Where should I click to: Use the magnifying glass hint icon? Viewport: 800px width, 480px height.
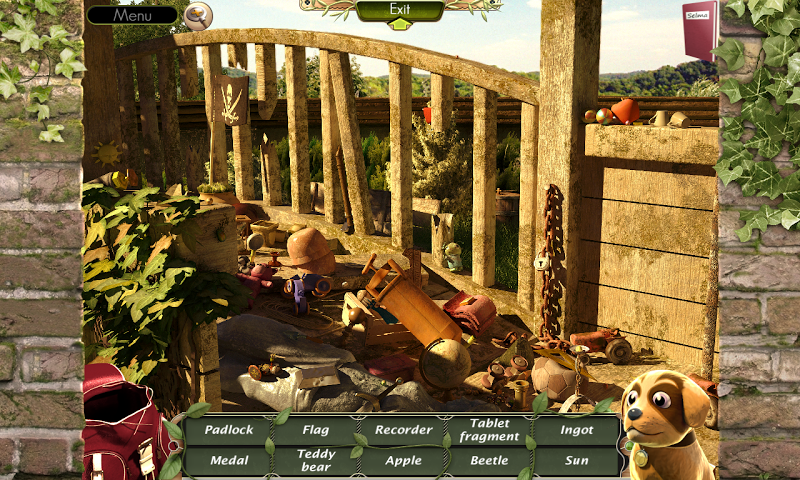198,15
